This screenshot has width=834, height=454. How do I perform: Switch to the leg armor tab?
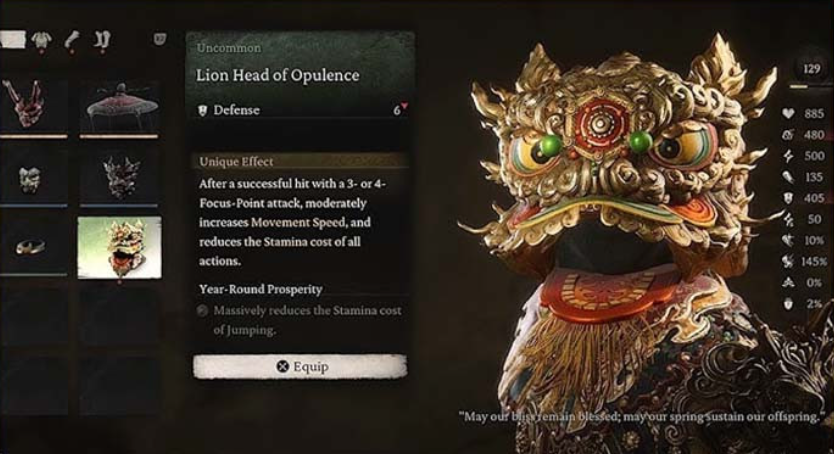(104, 40)
